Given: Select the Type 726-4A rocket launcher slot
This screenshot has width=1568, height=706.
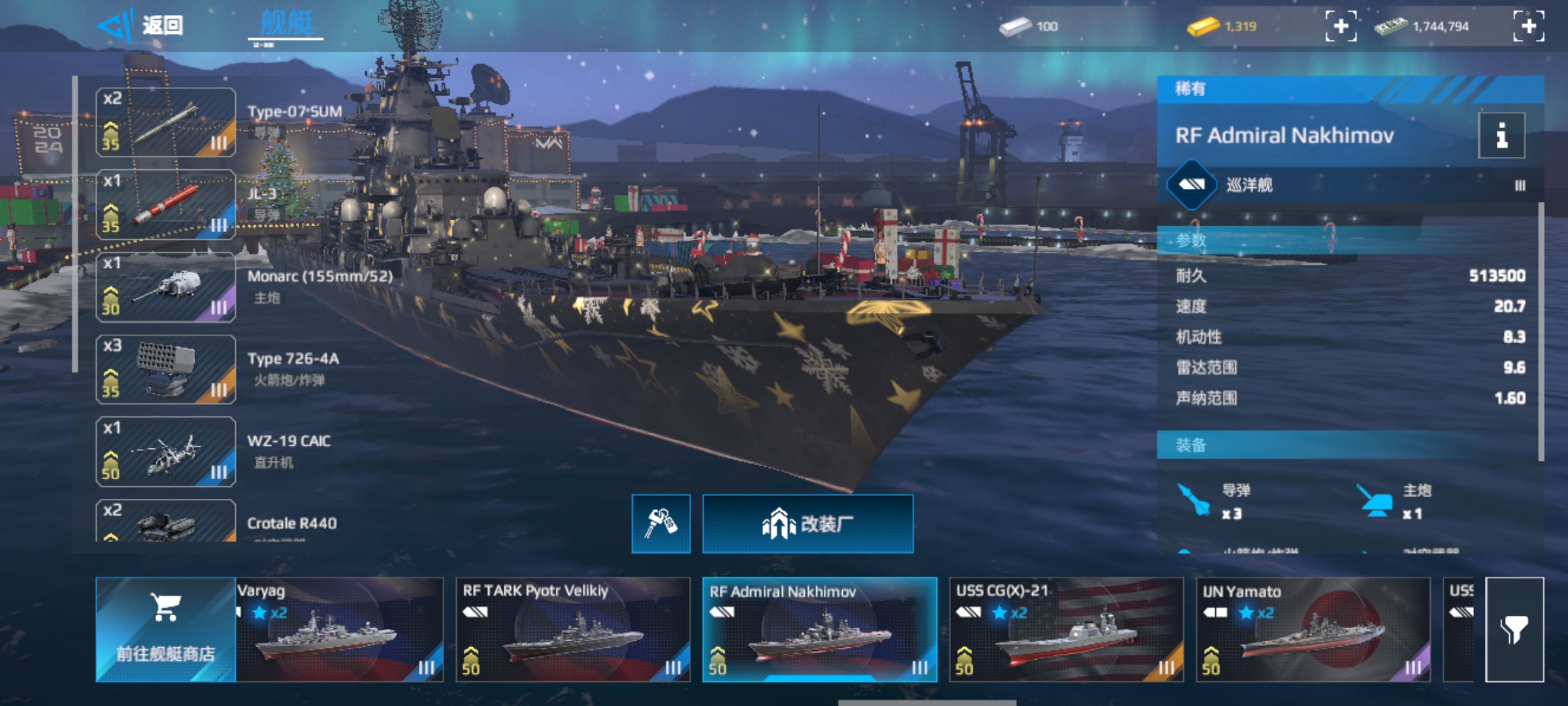Looking at the screenshot, I should click(166, 369).
